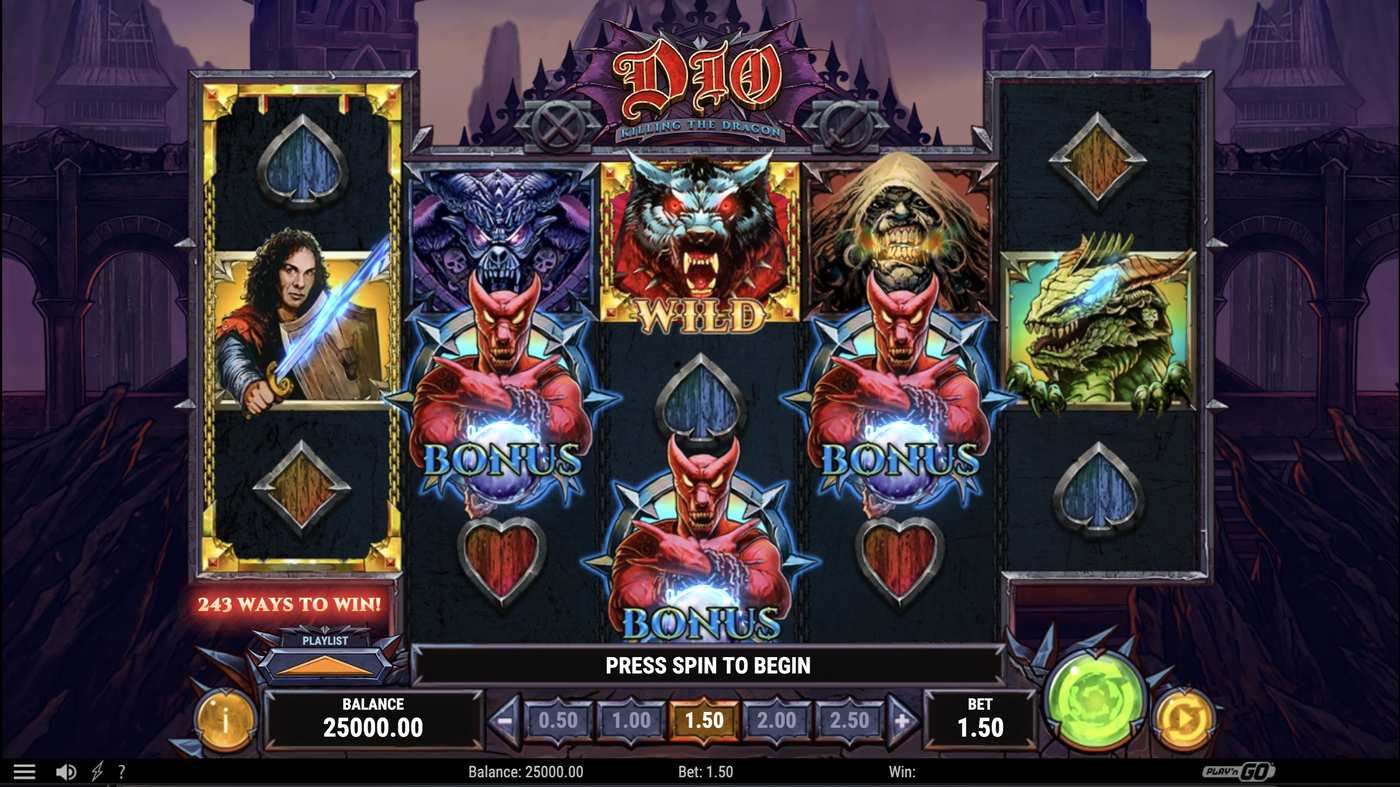This screenshot has height=787, width=1400.
Task: Enable quick spin with the lightning icon
Action: coord(95,770)
